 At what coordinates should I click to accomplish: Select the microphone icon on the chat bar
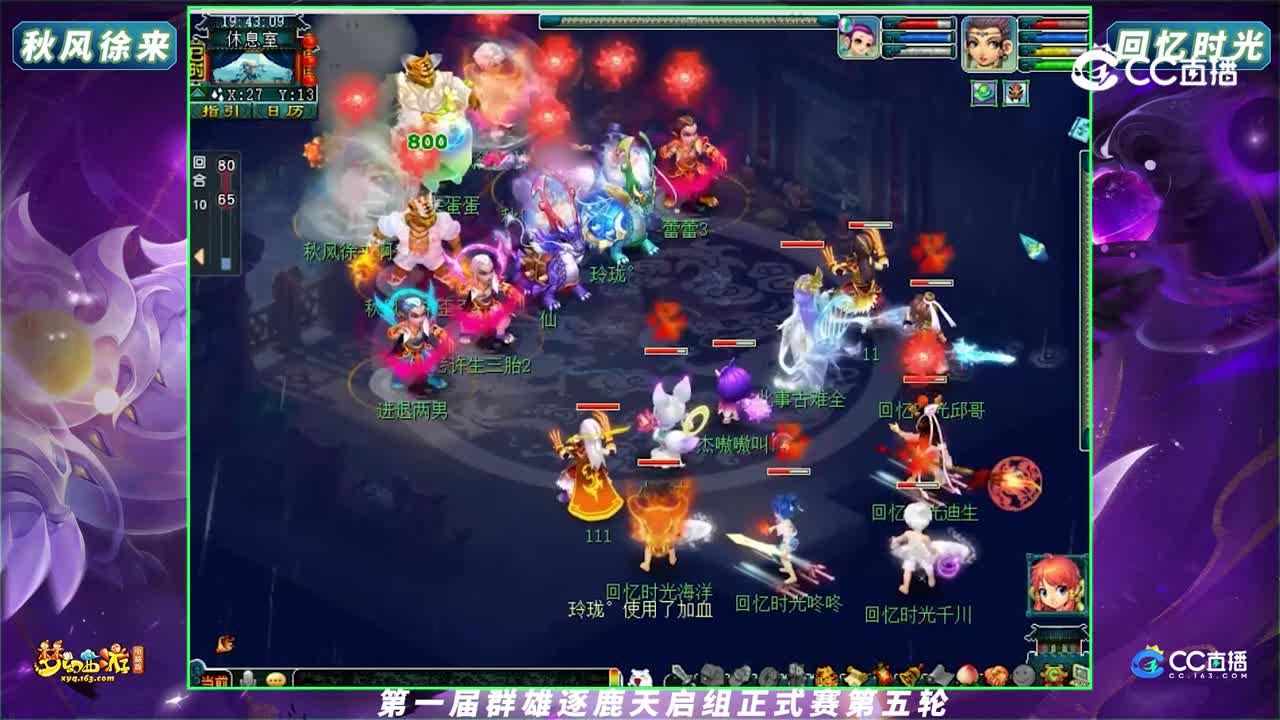[x=248, y=679]
